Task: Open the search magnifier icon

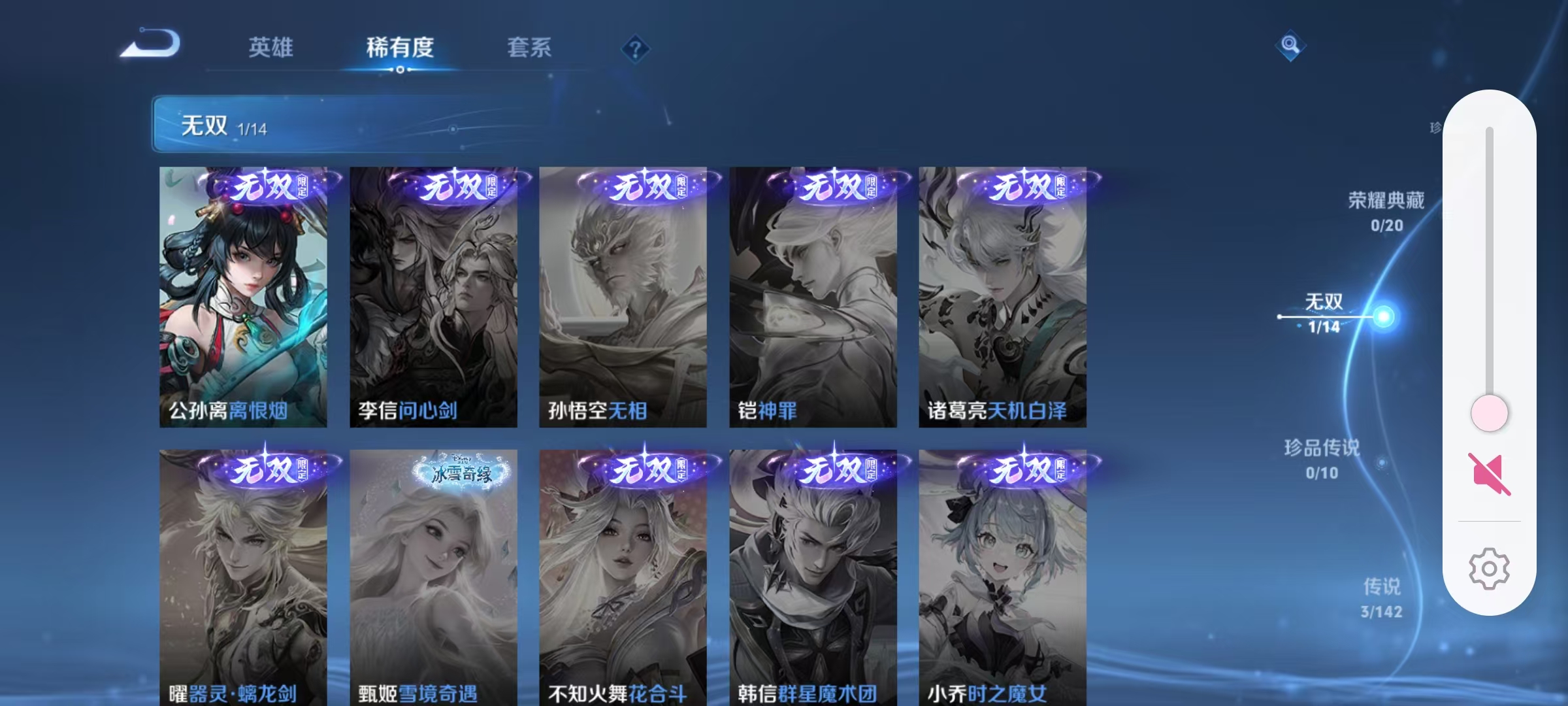Action: point(1290,46)
